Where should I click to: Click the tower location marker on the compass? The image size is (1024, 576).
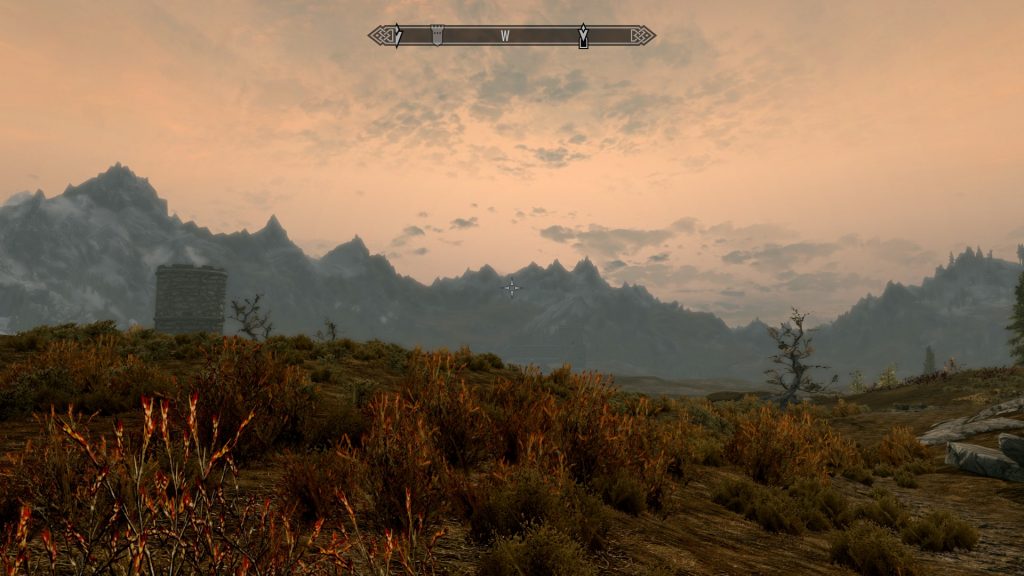tap(436, 35)
